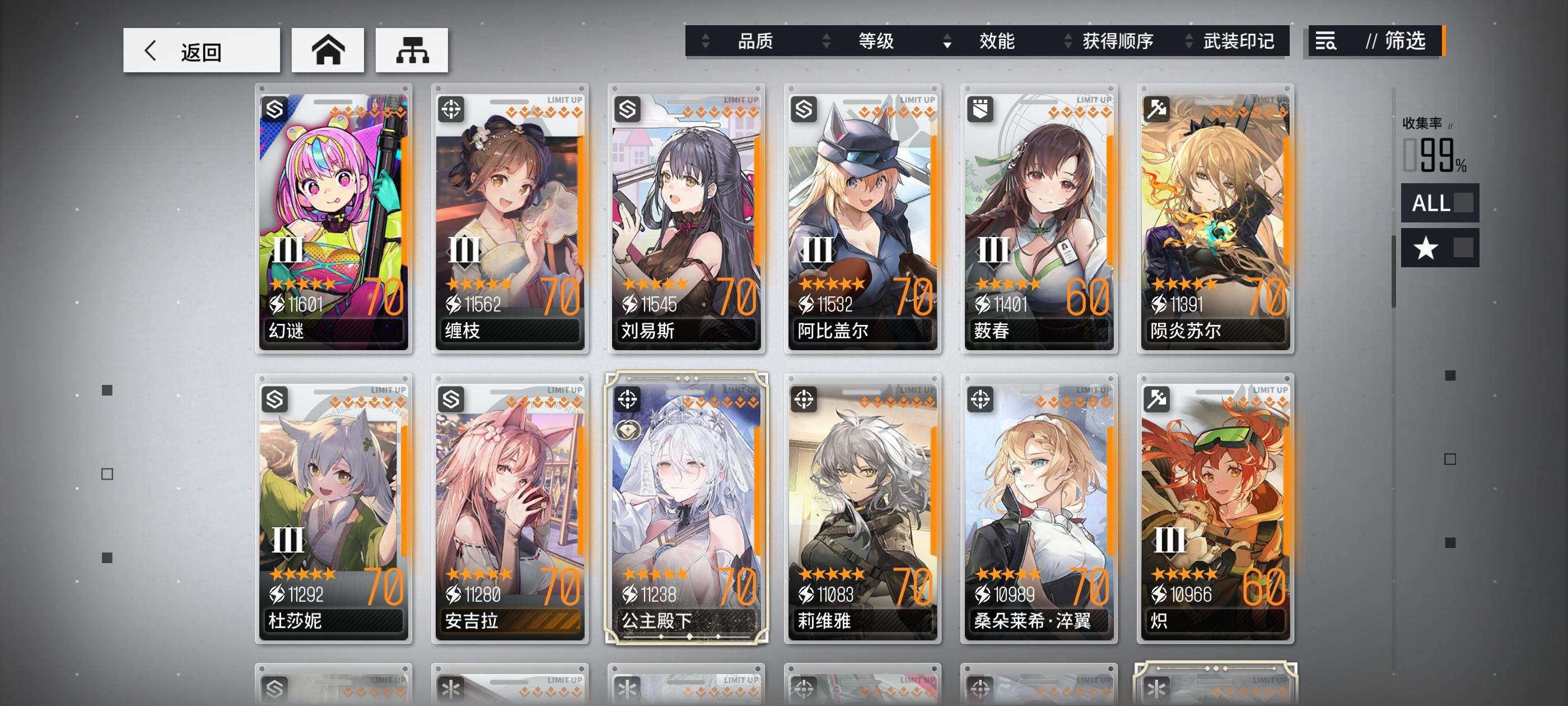Screen dimensions: 1568x706
Task: Click the sort arrows beside 品质
Action: (704, 42)
